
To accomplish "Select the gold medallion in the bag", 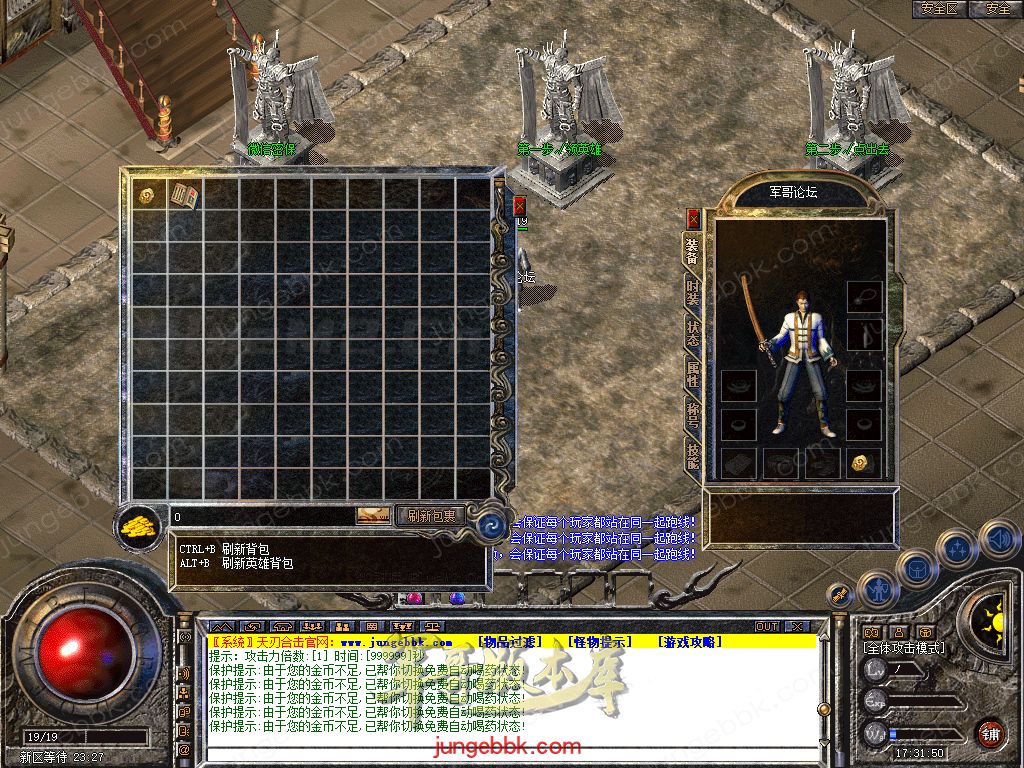I will 146,195.
